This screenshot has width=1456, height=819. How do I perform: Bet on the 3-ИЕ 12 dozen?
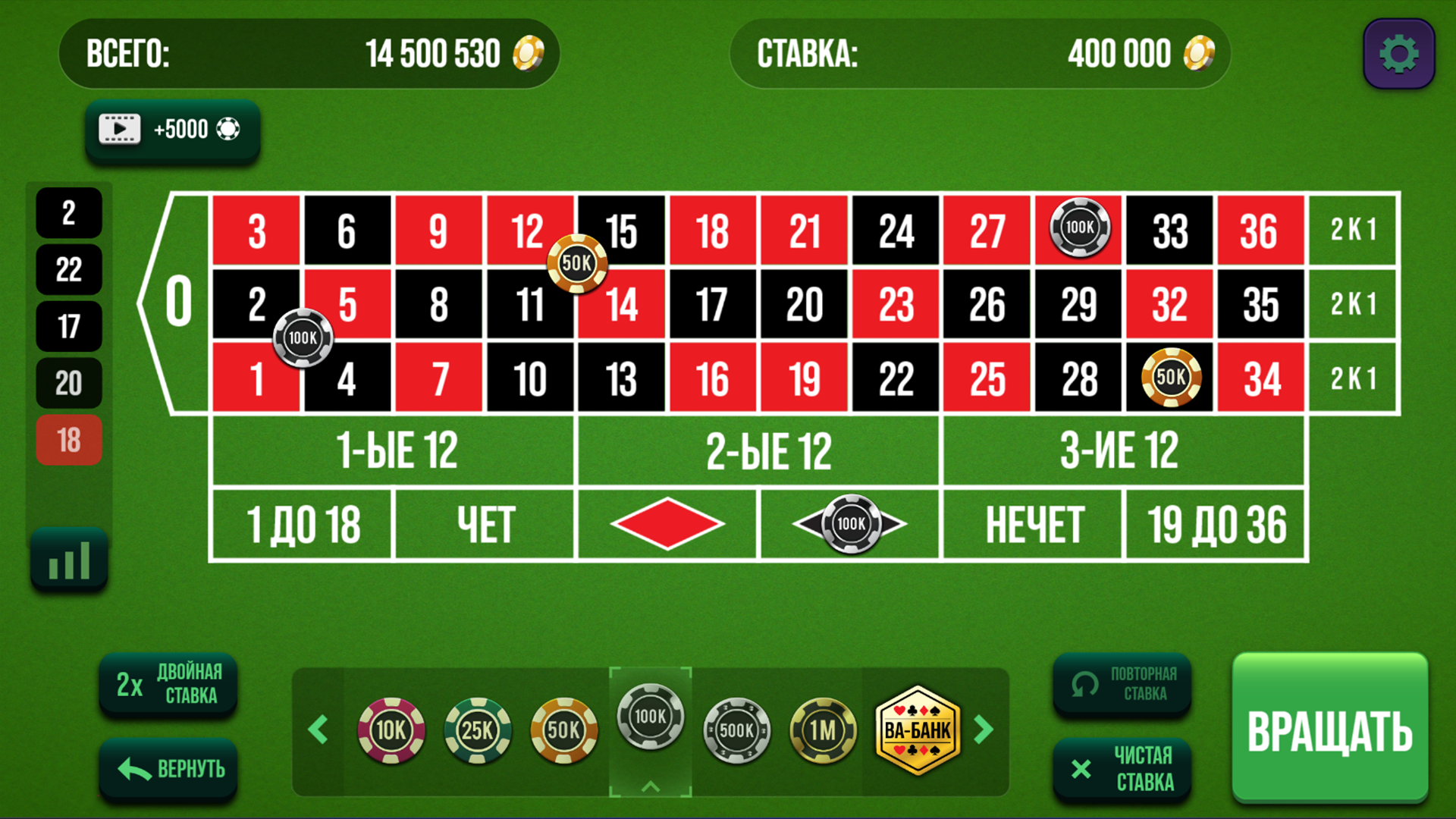[1122, 449]
